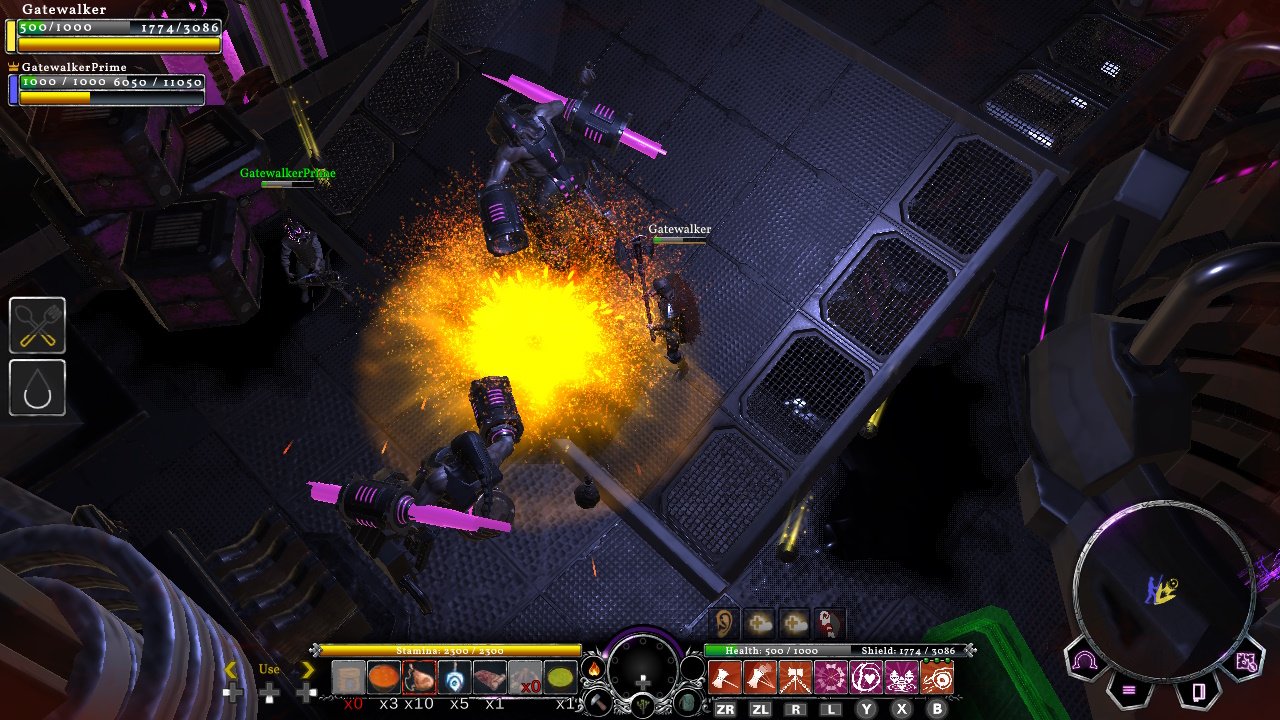Select the axe skill bound to ZR
This screenshot has width=1280, height=720.
click(x=725, y=677)
